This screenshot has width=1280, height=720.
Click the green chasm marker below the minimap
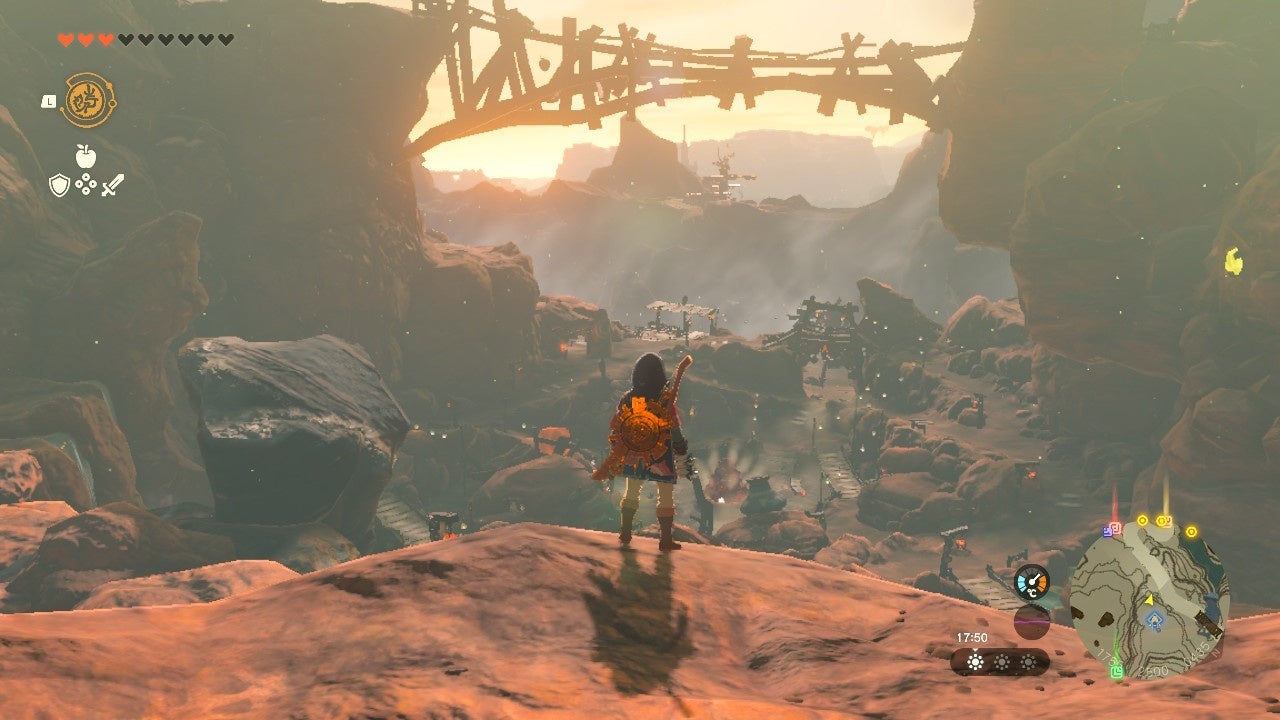point(1117,671)
